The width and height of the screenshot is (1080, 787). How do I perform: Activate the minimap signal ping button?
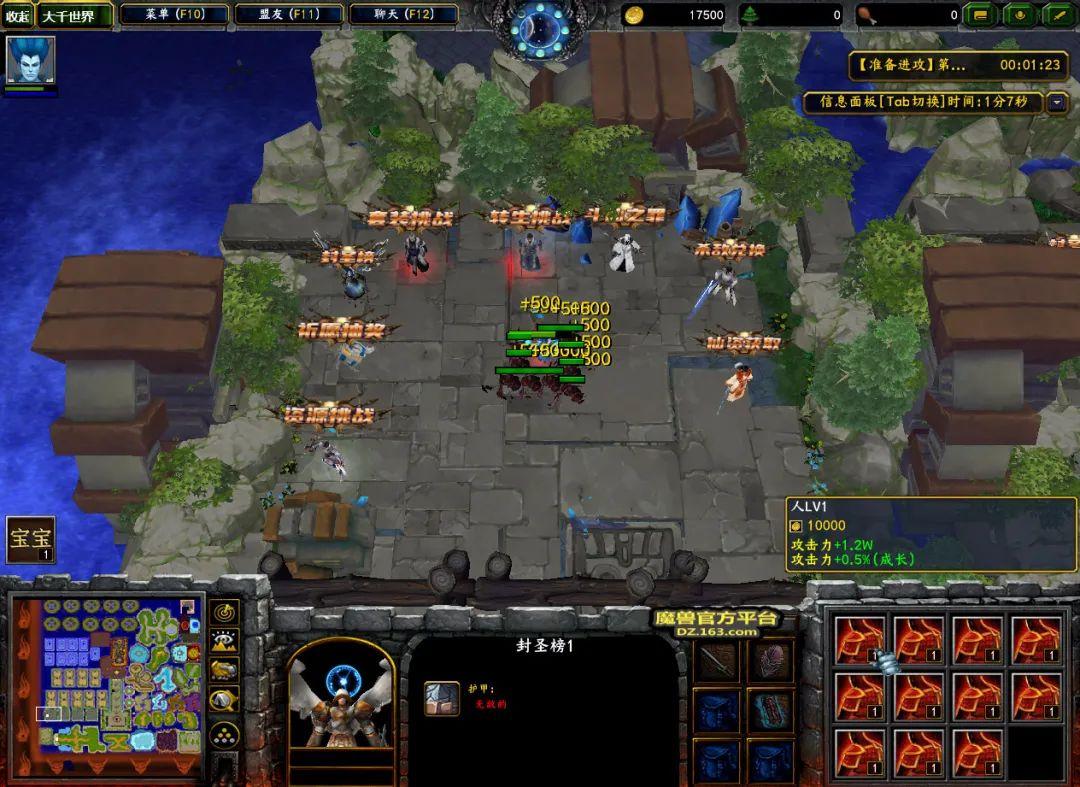pyautogui.click(x=226, y=611)
